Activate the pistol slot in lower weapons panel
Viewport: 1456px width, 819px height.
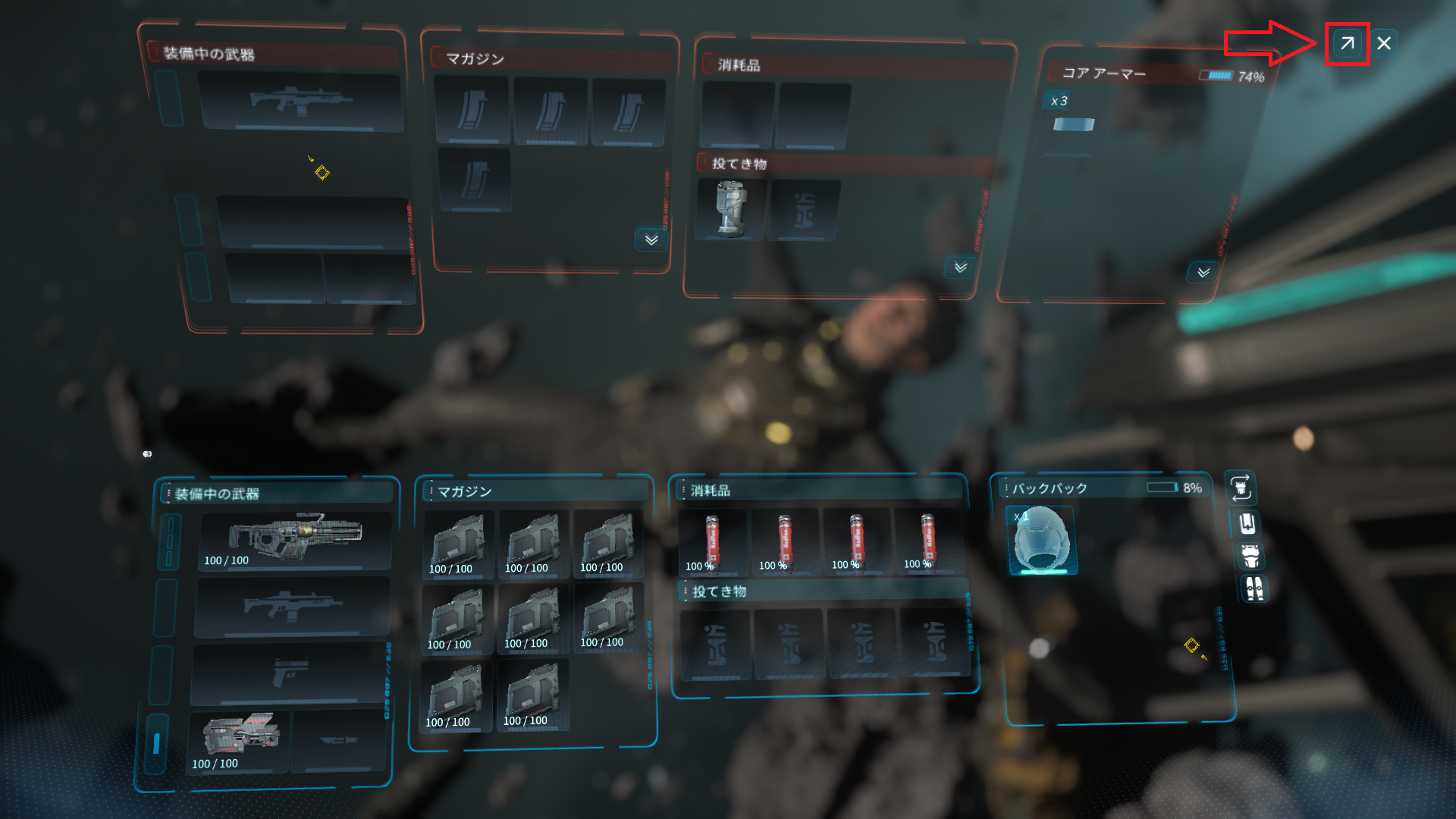coord(293,675)
